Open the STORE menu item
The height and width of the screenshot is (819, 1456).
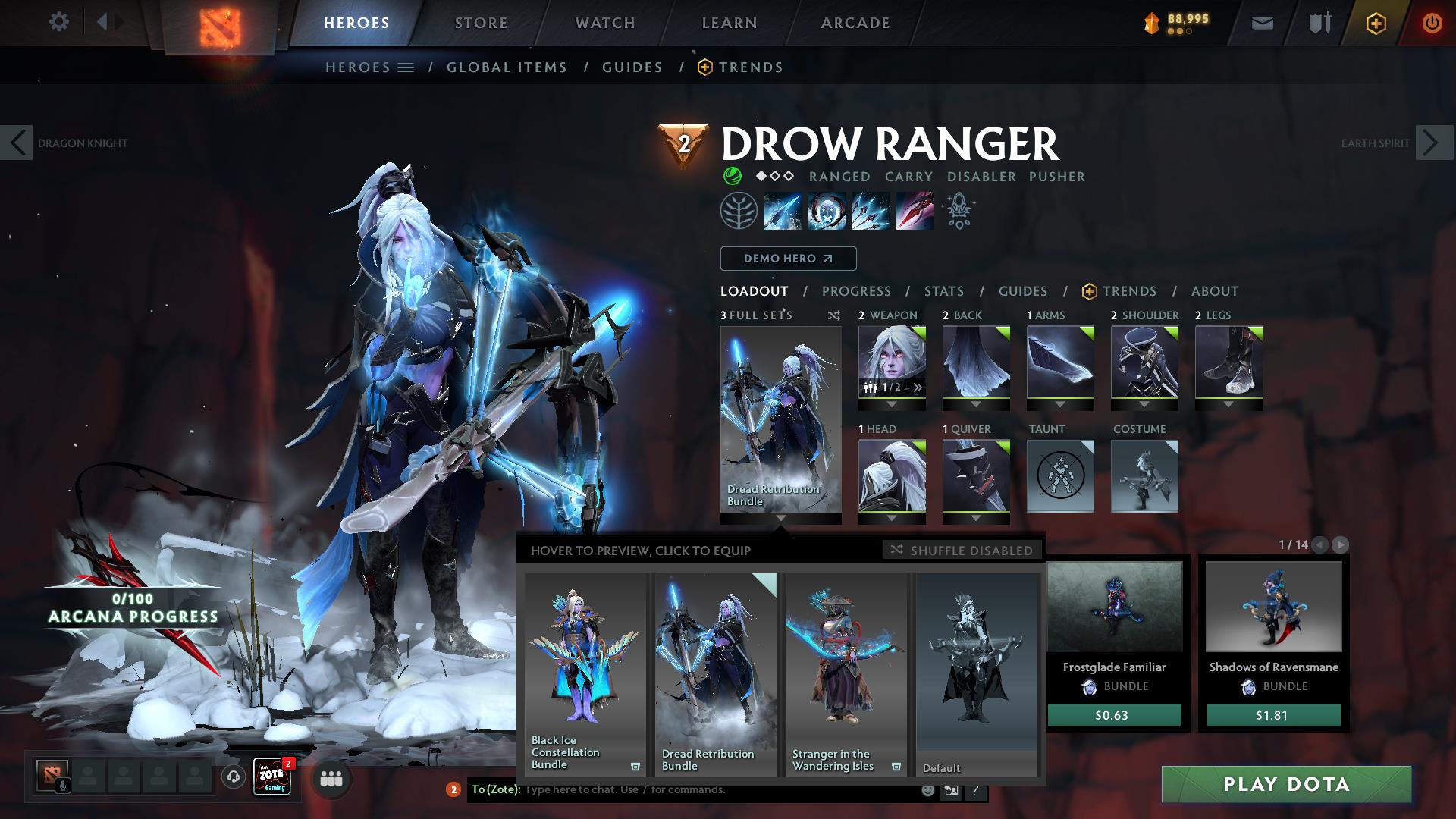481,22
